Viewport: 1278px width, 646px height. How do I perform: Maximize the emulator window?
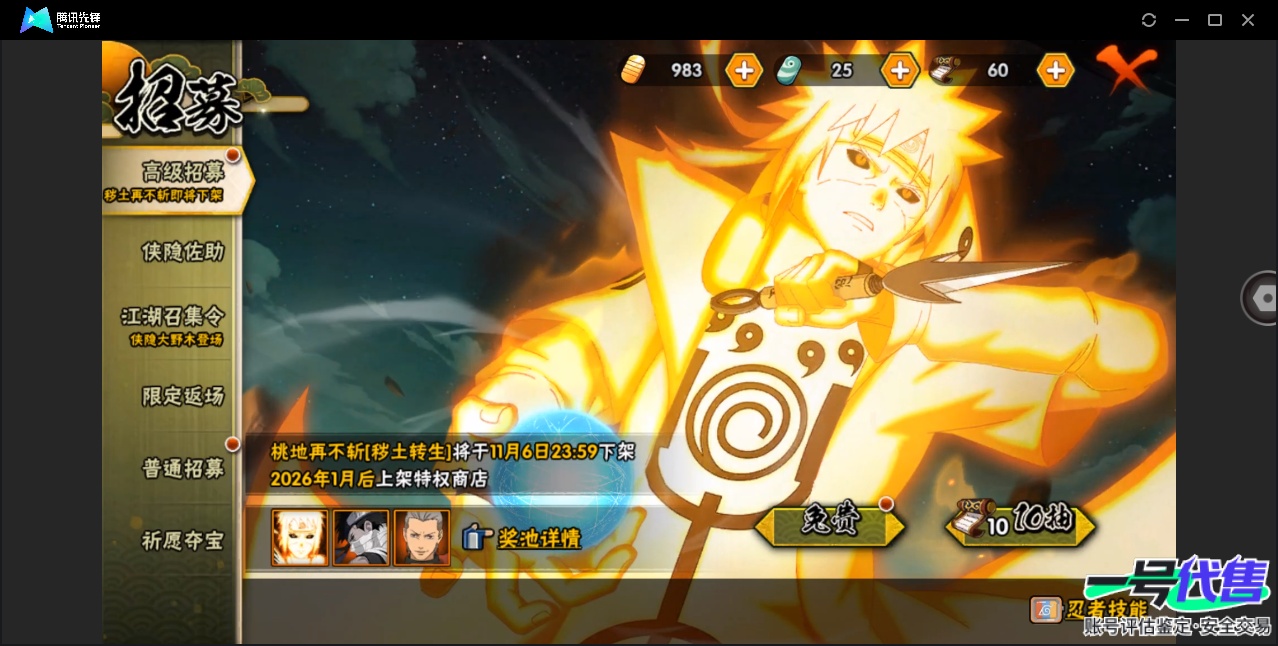click(x=1215, y=20)
